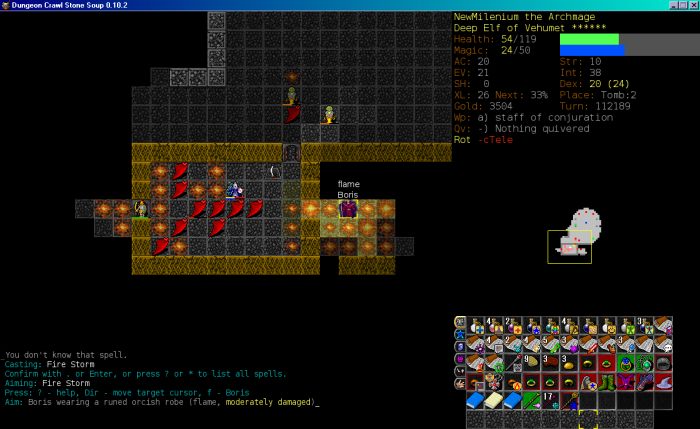Viewport: 700px width, 429px height.
Task: Select the staff with a blue star
Action: pyautogui.click(x=569, y=400)
